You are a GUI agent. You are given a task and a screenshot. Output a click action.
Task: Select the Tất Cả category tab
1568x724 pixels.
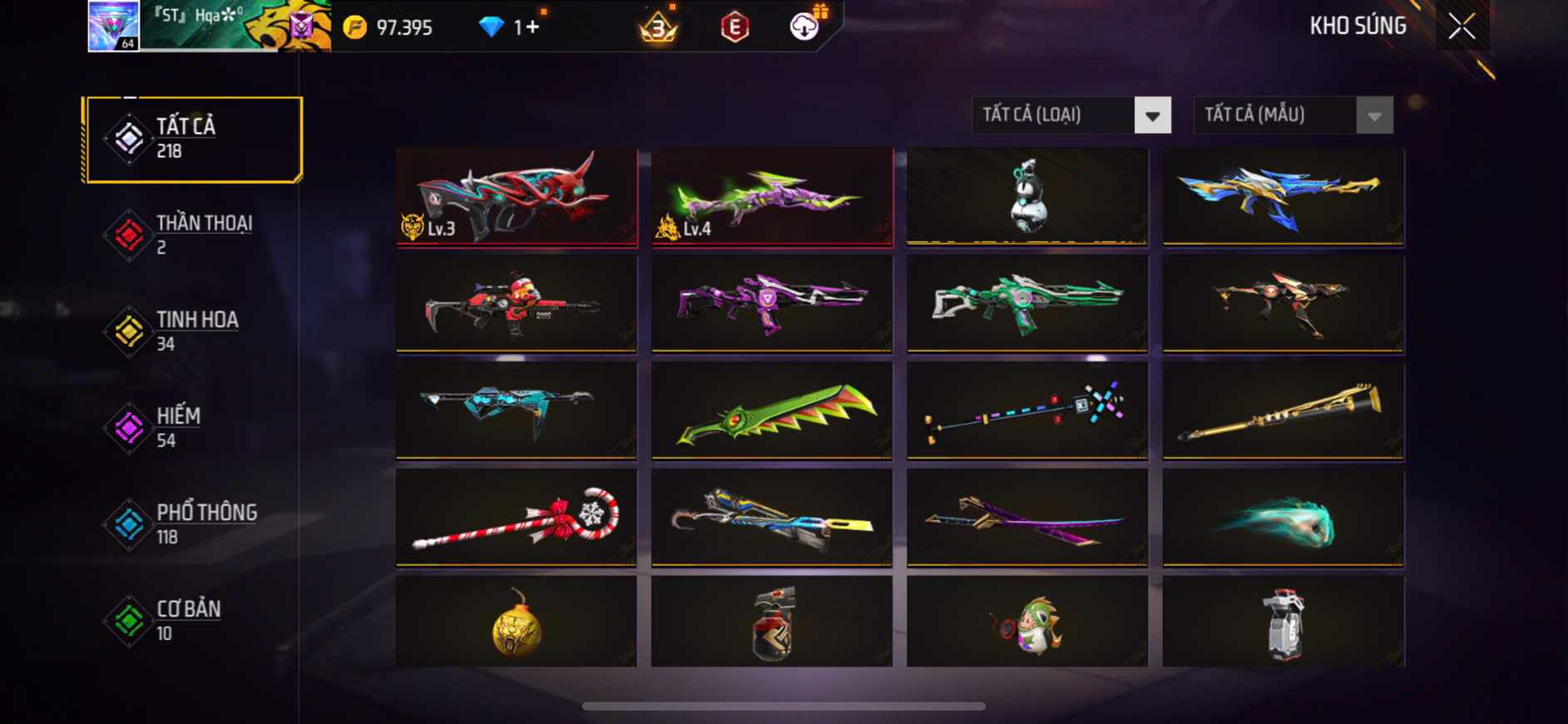pyautogui.click(x=193, y=139)
